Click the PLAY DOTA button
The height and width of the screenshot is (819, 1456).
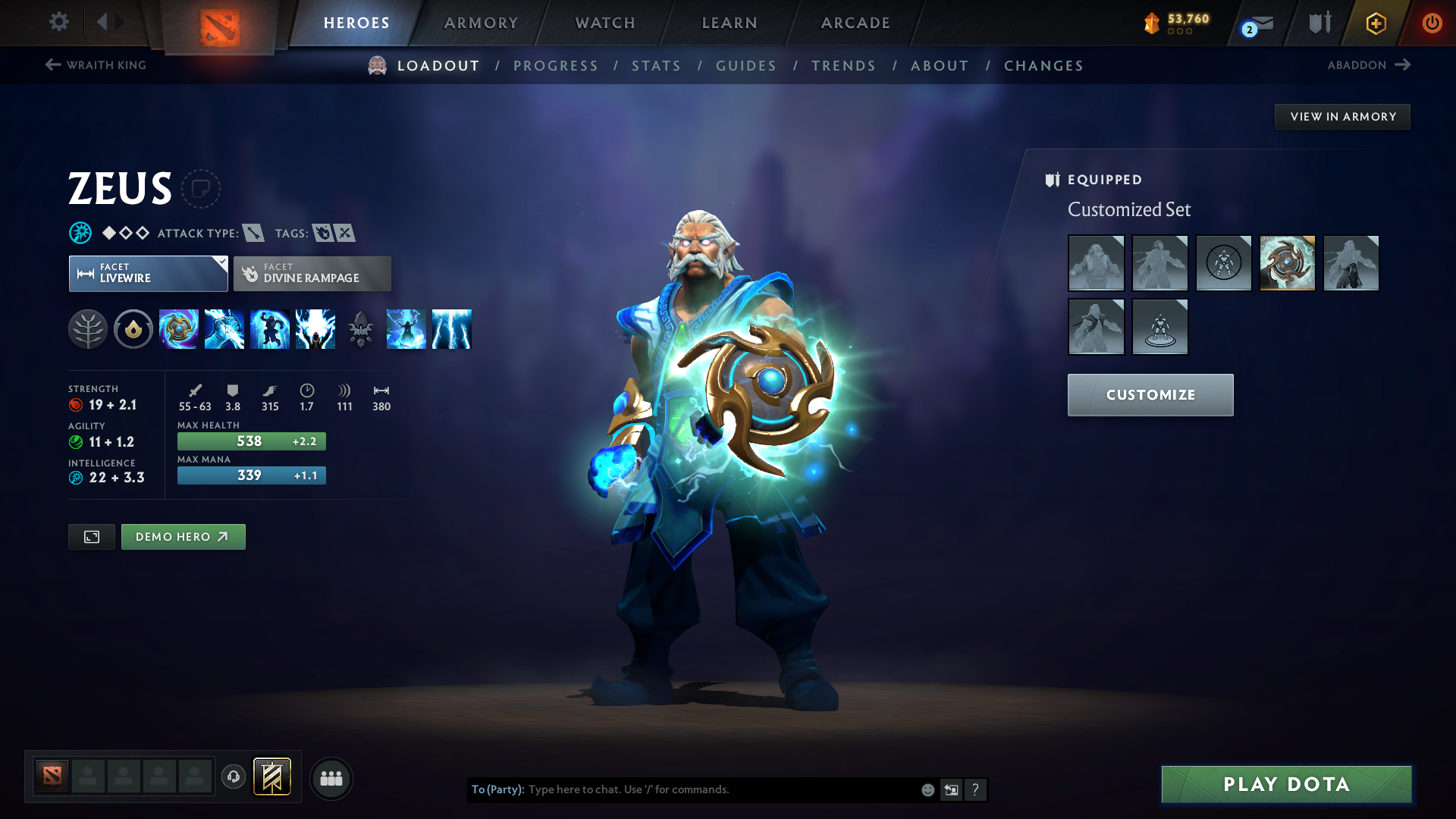[x=1285, y=784]
